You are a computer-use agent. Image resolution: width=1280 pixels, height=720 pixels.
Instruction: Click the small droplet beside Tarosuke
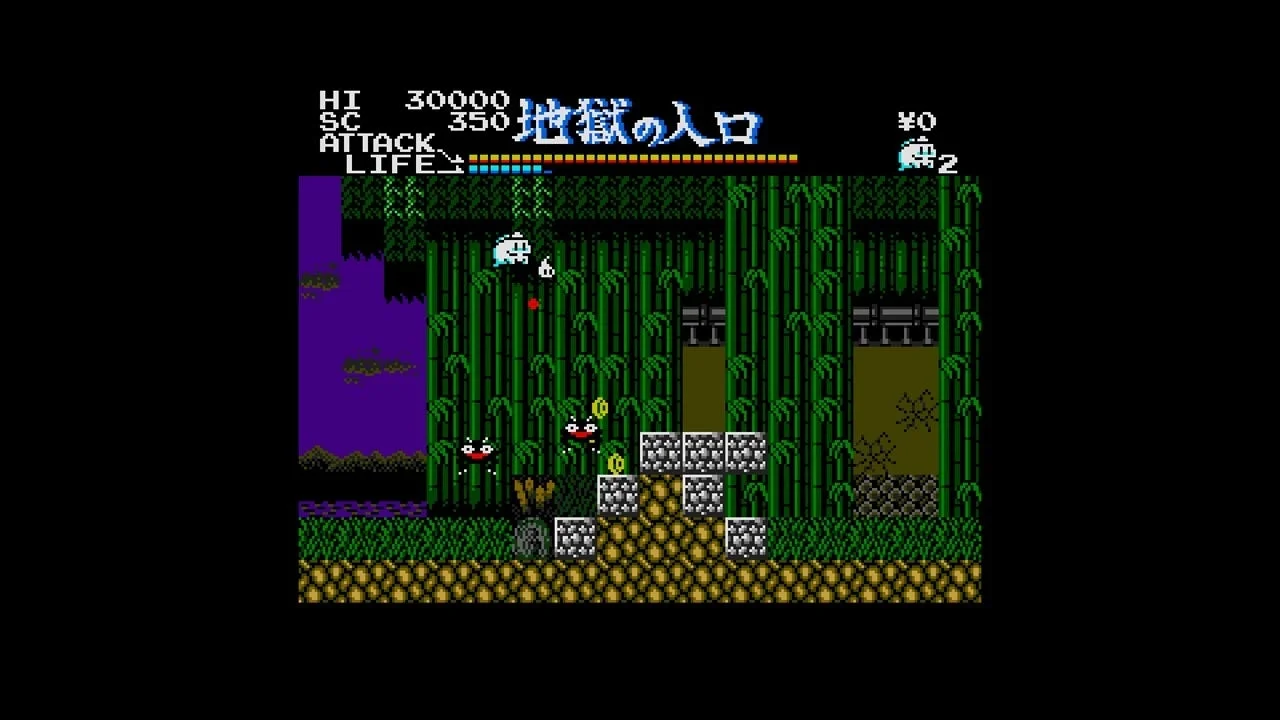click(x=546, y=268)
